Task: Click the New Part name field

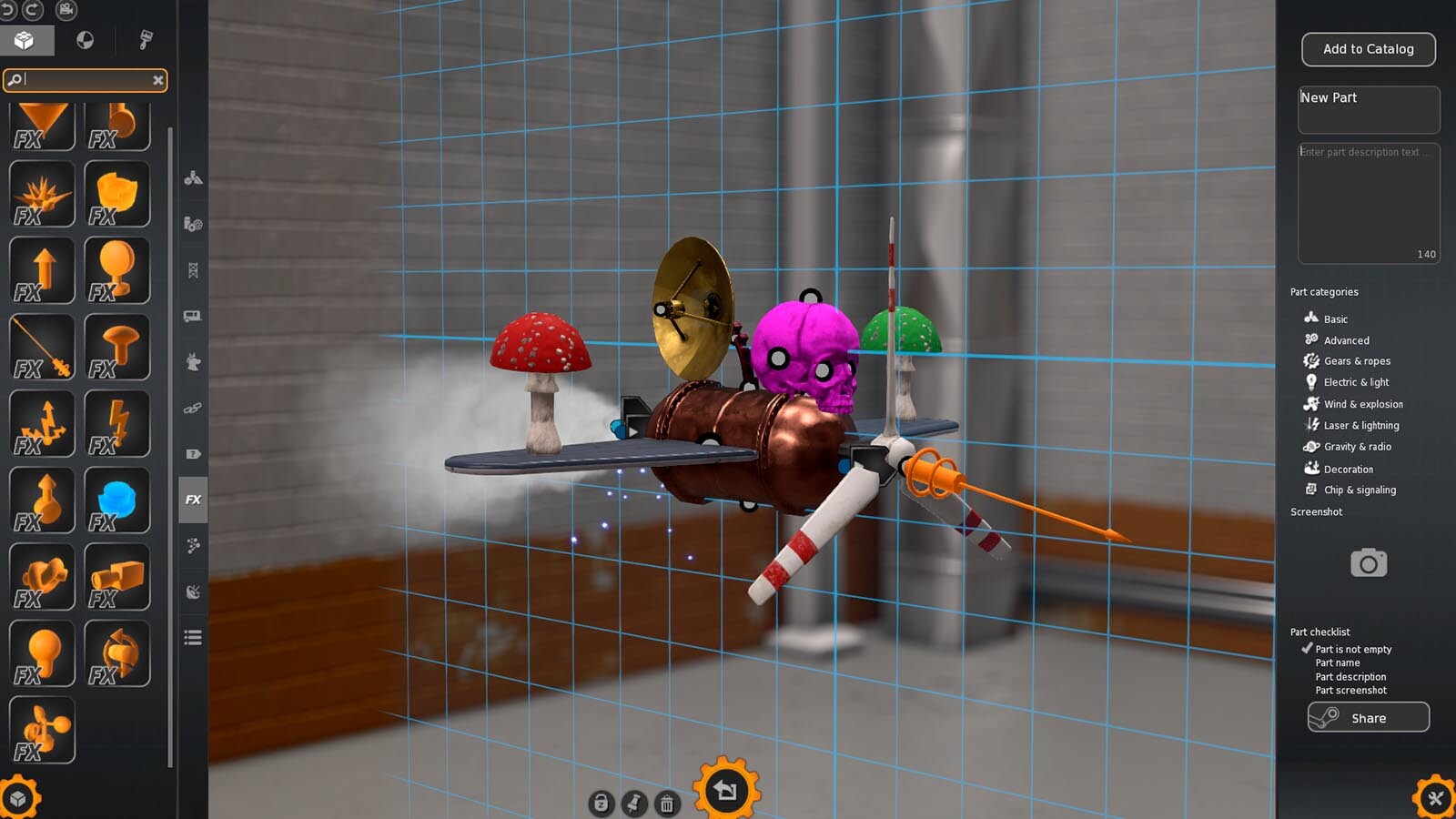Action: [1368, 109]
